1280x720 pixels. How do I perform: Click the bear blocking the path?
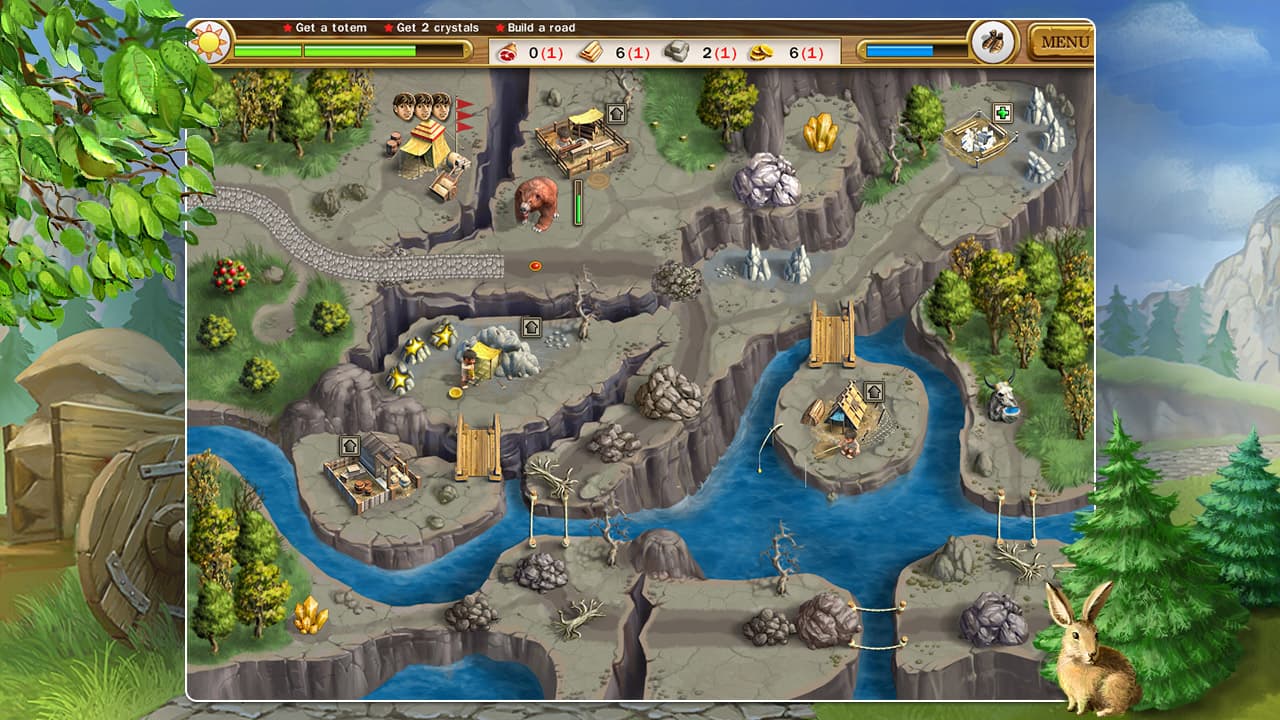tap(537, 204)
